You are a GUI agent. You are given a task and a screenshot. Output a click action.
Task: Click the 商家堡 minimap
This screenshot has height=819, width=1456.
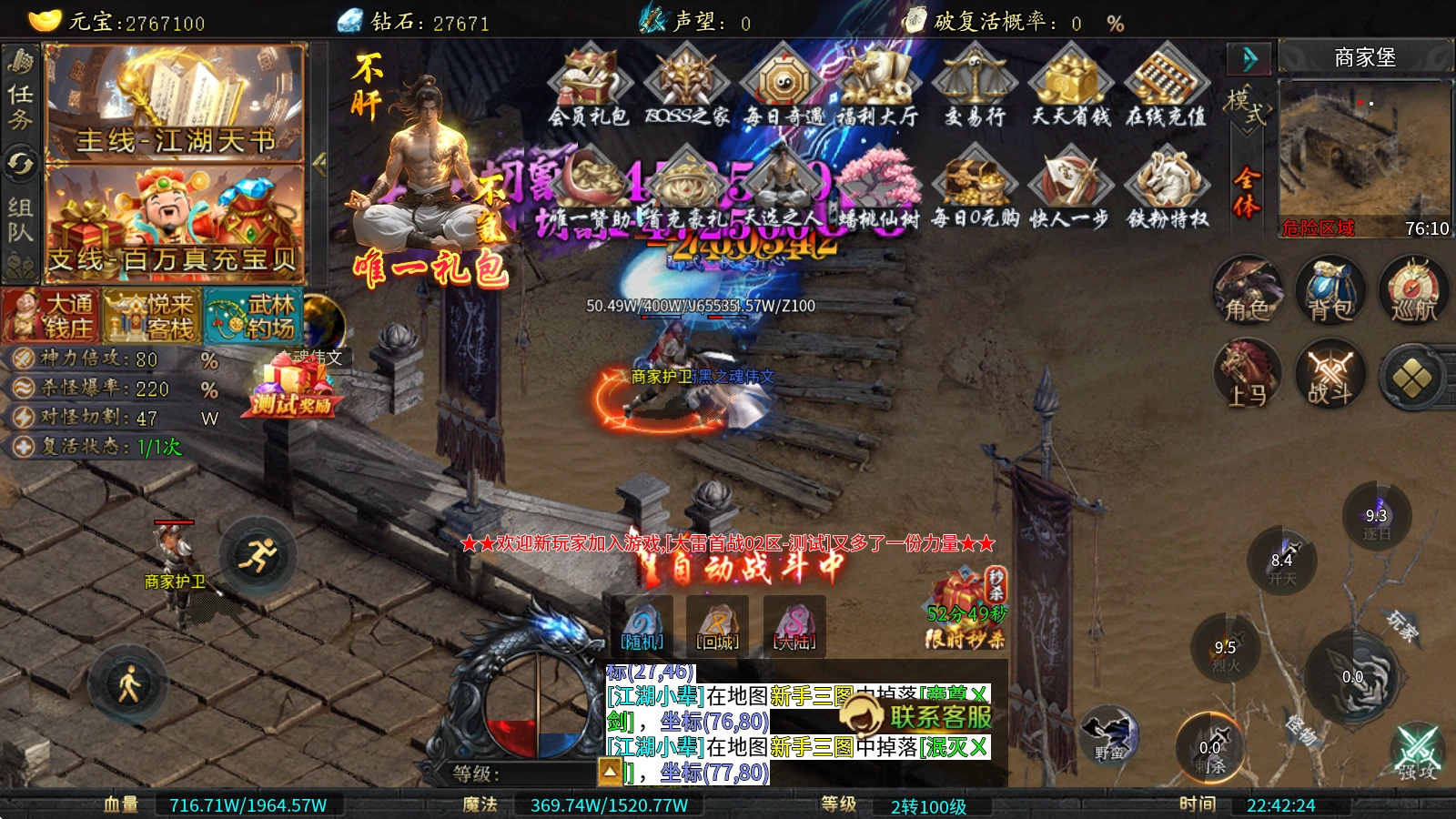pos(1364,157)
